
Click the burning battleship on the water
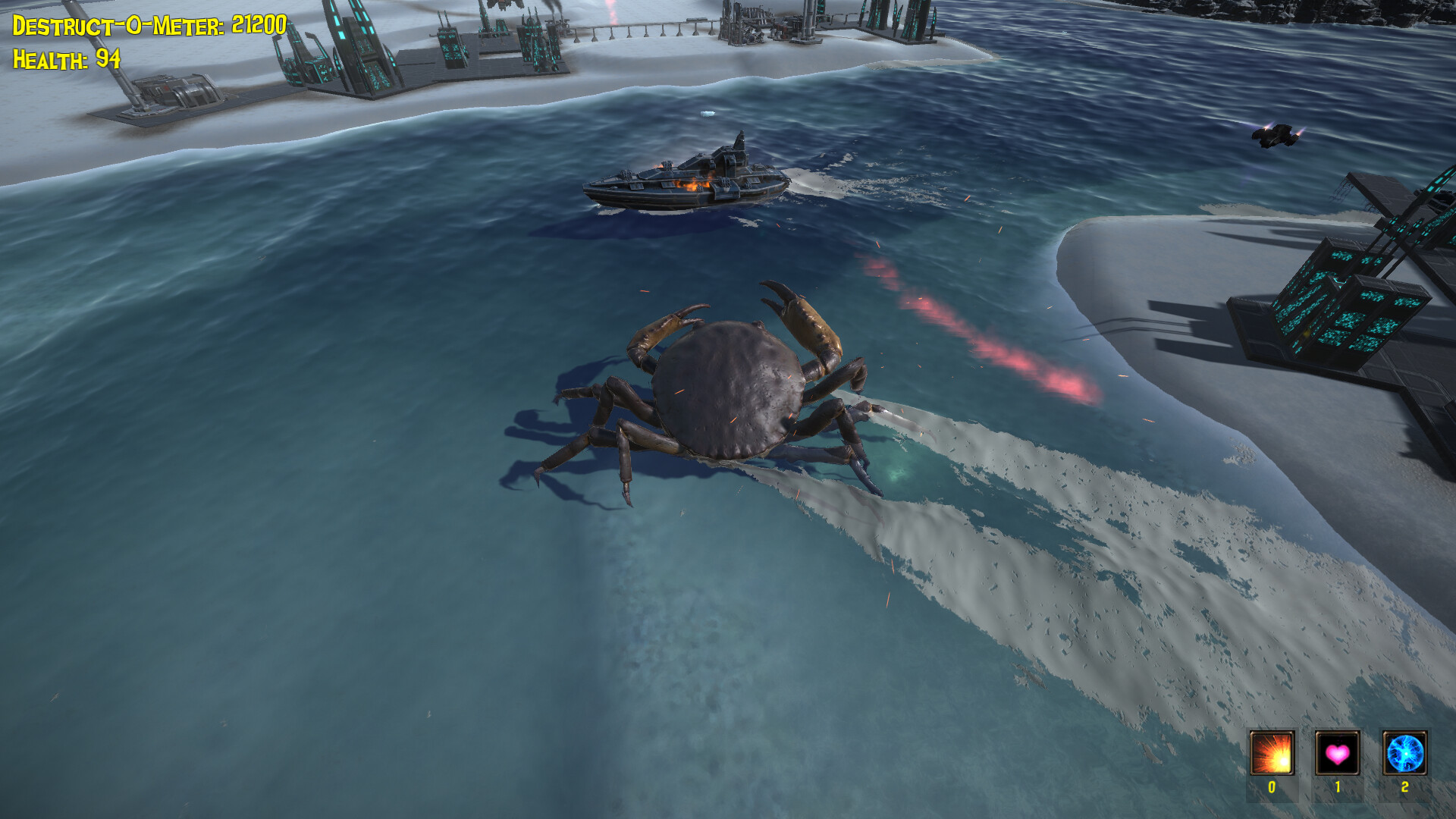[690, 178]
